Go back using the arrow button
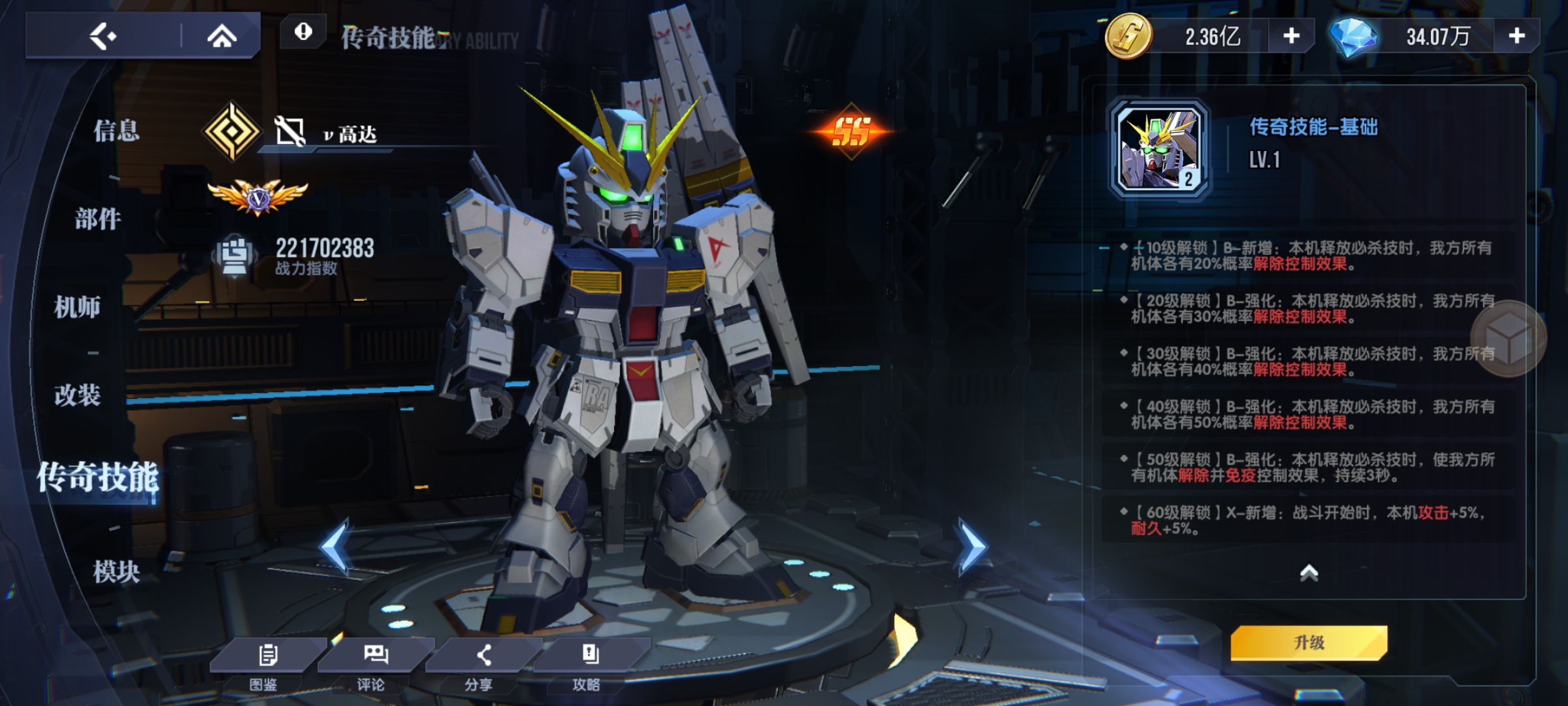 pos(103,36)
